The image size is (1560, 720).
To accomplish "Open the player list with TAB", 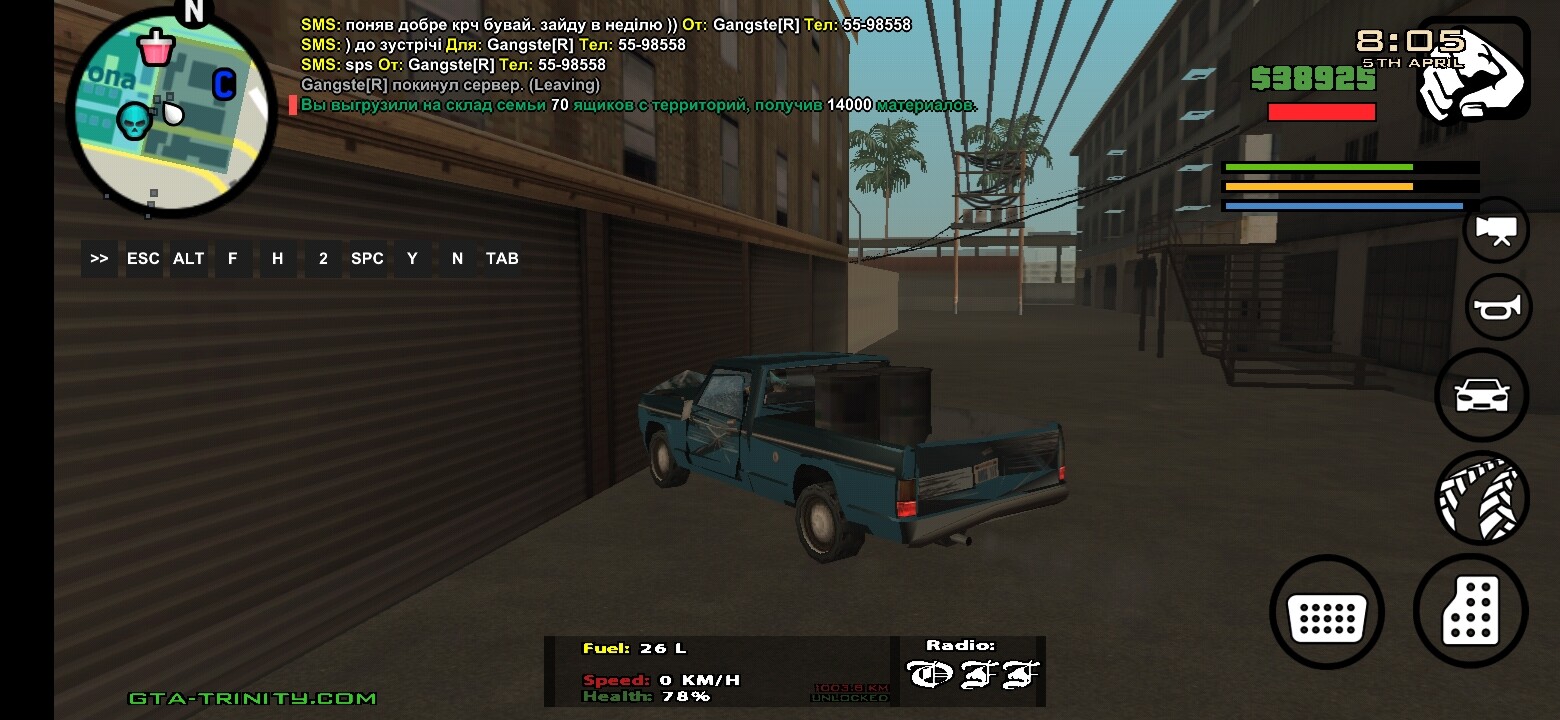I will (502, 258).
